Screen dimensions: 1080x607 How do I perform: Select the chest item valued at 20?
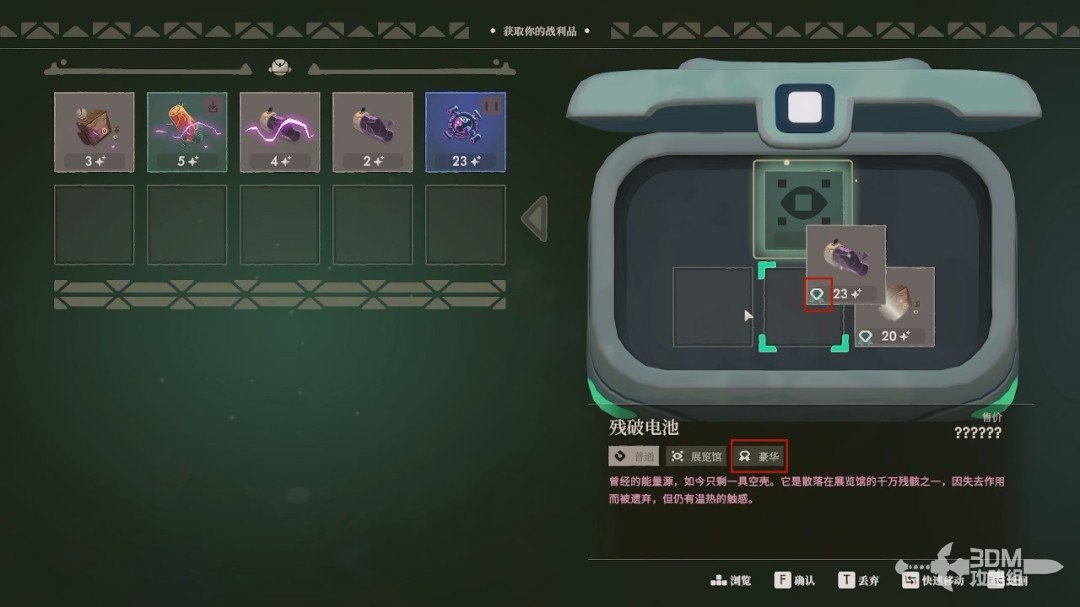pos(900,305)
